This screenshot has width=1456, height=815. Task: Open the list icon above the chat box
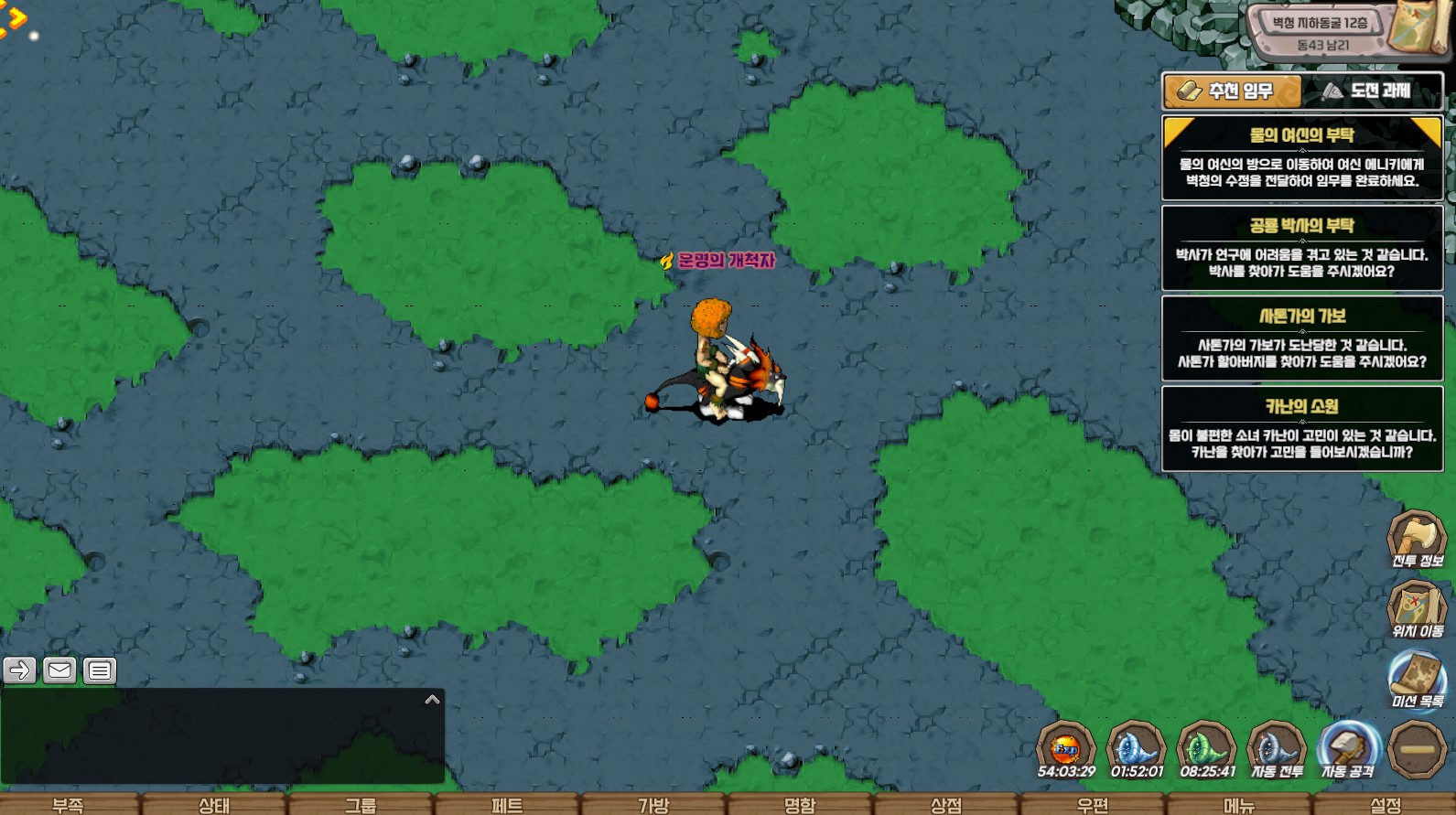100,670
